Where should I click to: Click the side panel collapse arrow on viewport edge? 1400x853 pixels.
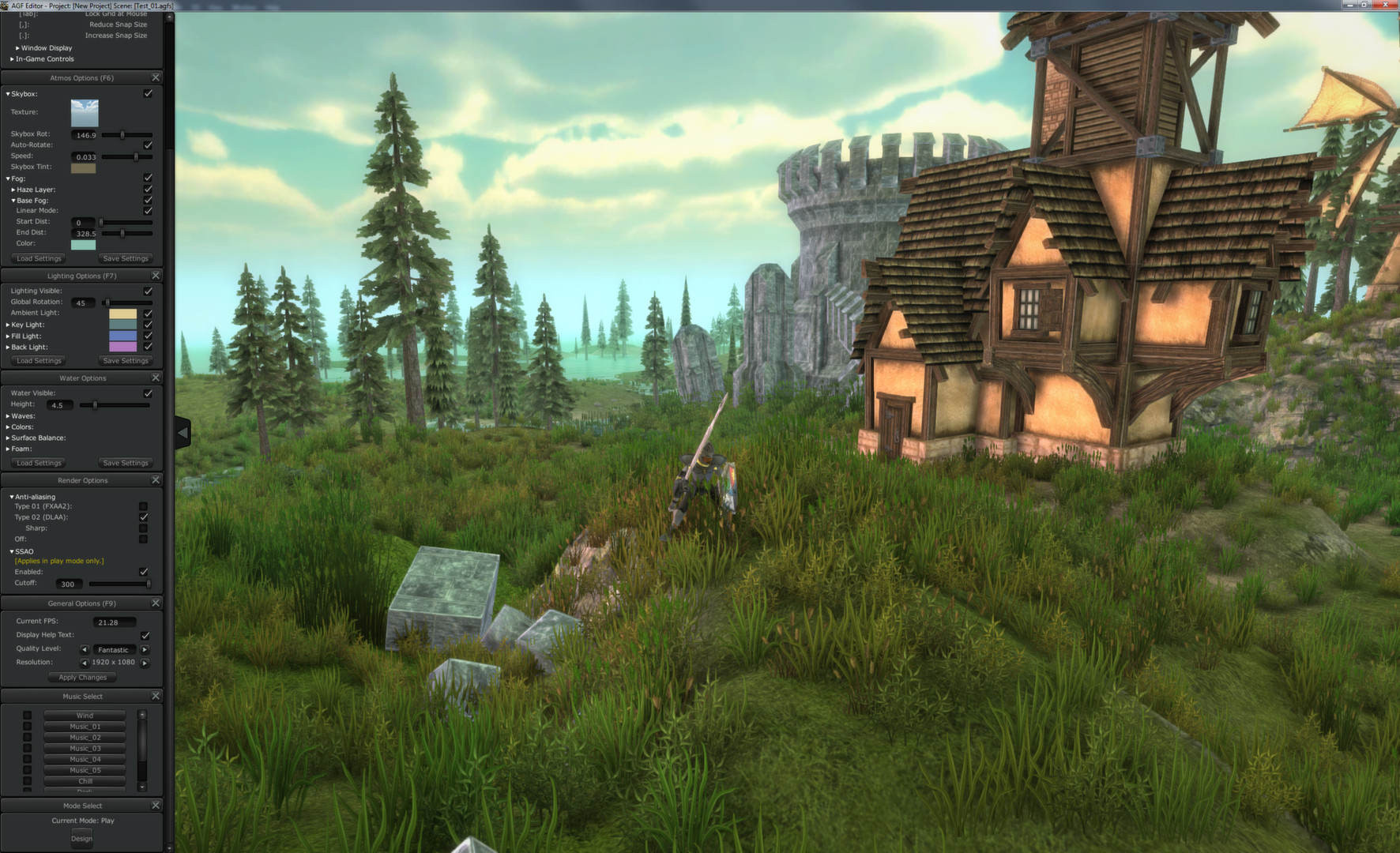click(x=183, y=431)
